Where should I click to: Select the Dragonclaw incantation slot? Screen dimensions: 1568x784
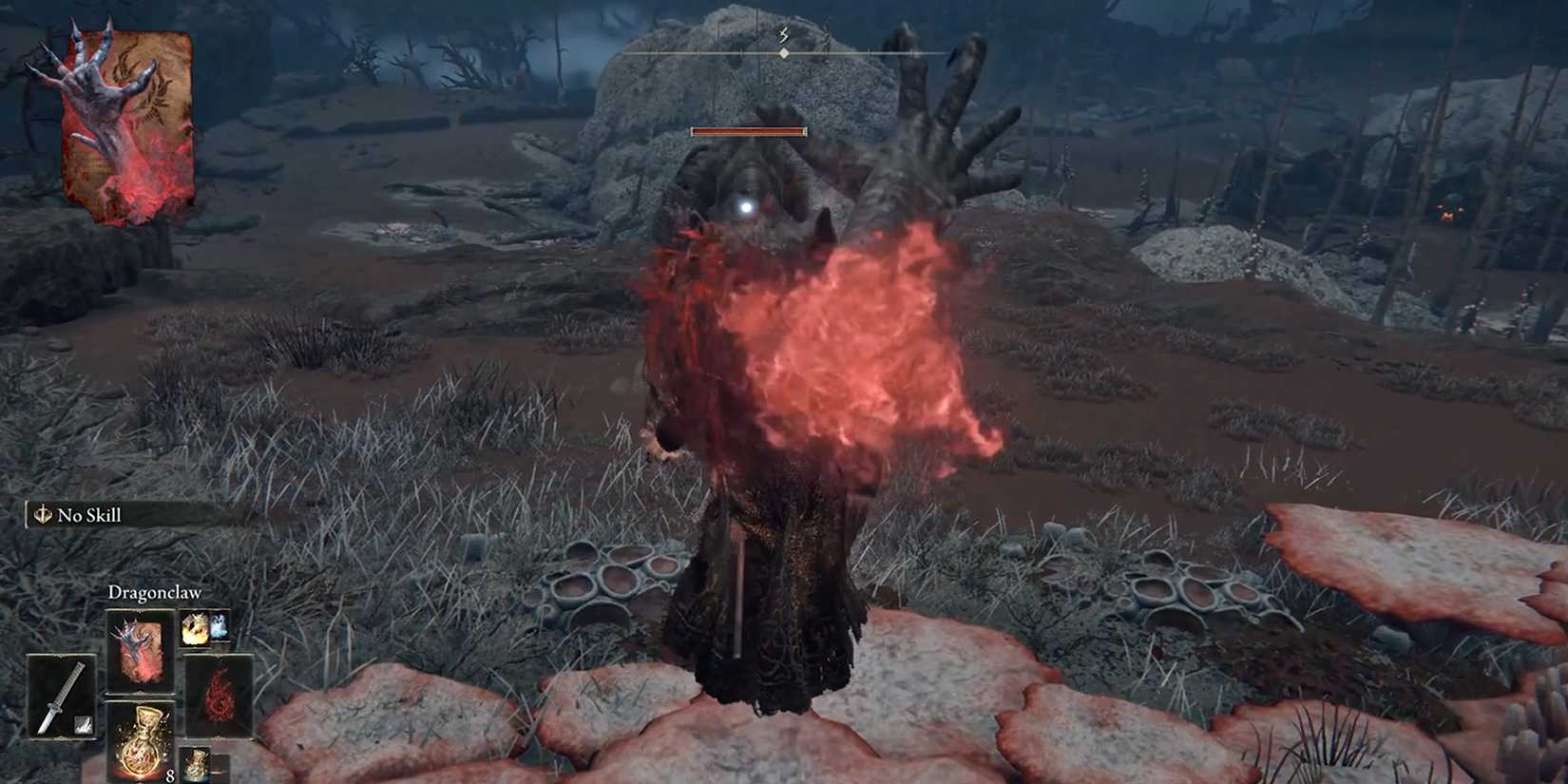point(140,648)
